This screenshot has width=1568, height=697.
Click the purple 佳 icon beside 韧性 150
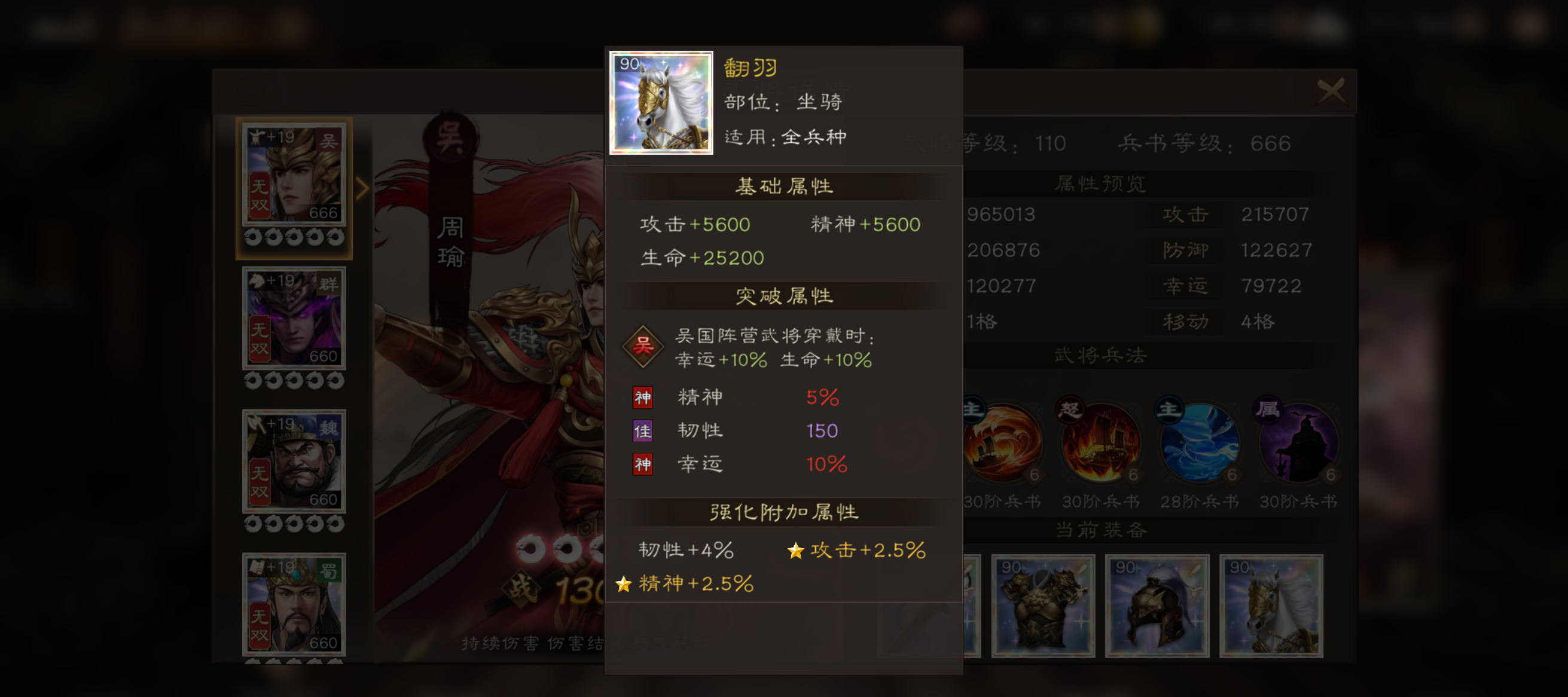point(643,430)
